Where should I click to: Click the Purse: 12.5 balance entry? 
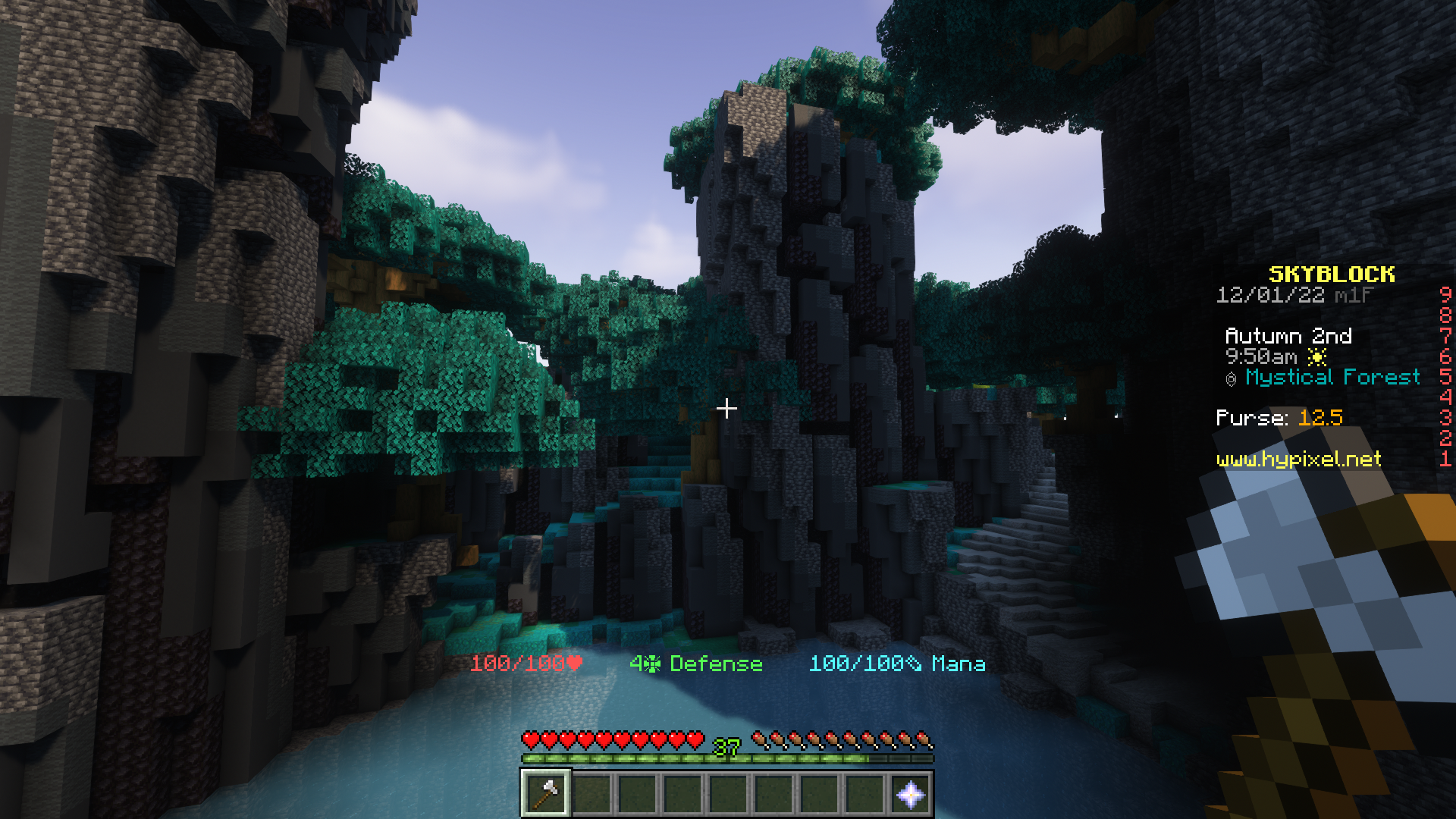coord(1279,417)
